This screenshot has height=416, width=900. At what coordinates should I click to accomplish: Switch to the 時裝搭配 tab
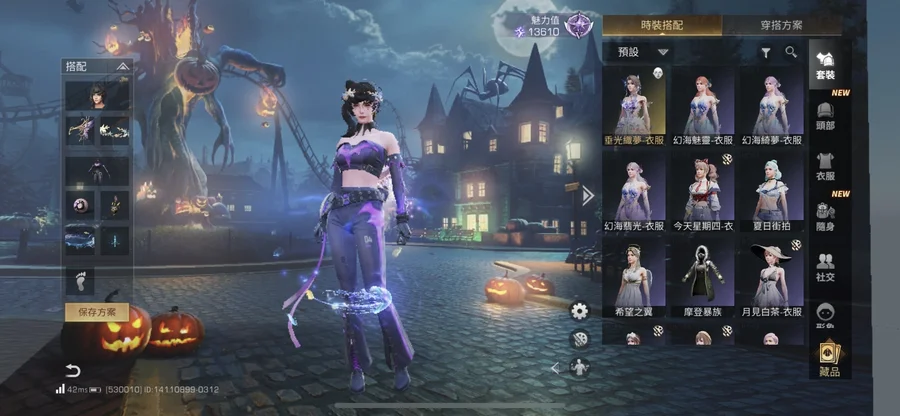tap(665, 25)
